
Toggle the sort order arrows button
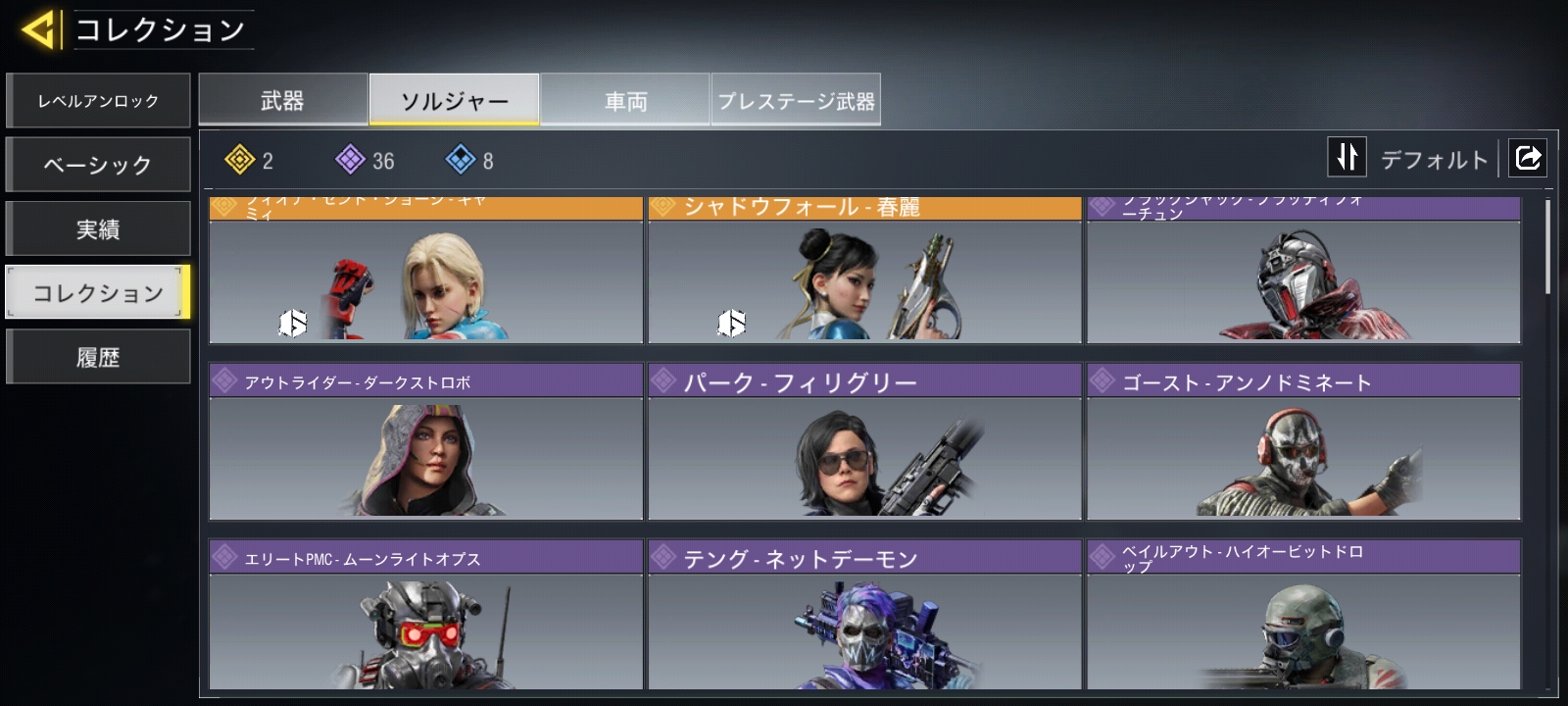click(x=1347, y=158)
